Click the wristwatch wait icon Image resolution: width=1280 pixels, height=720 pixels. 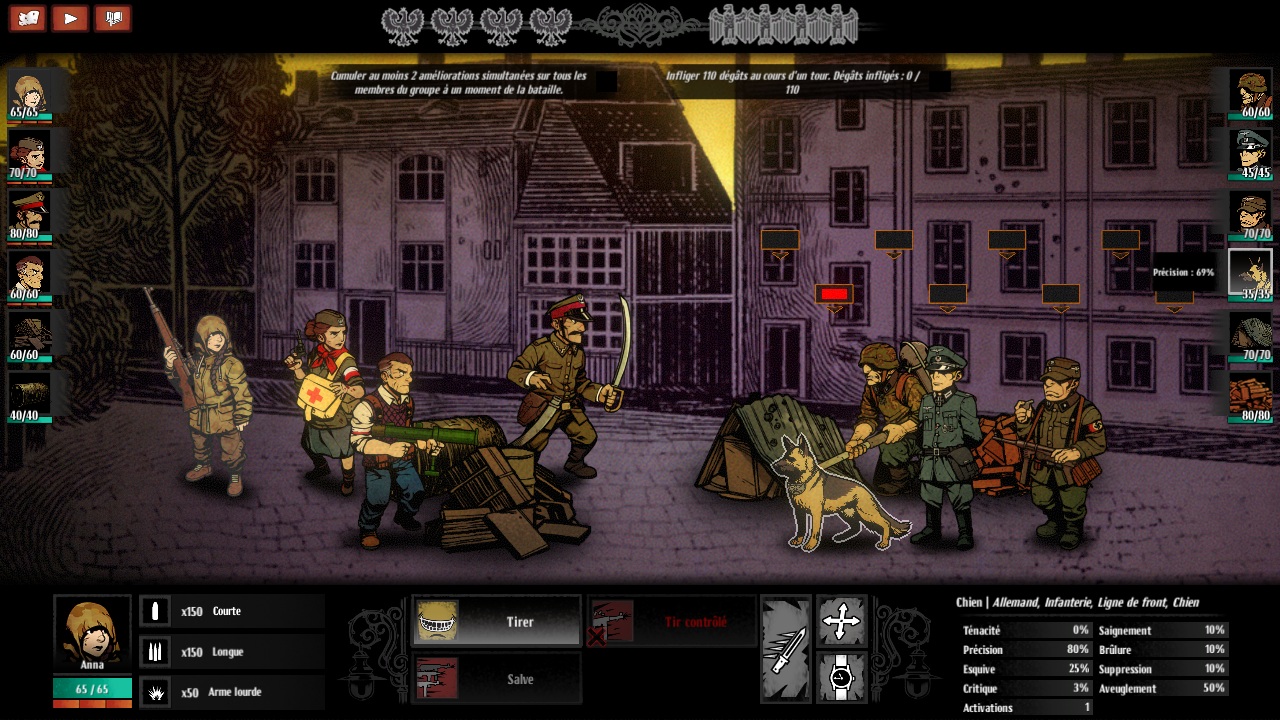(x=841, y=678)
